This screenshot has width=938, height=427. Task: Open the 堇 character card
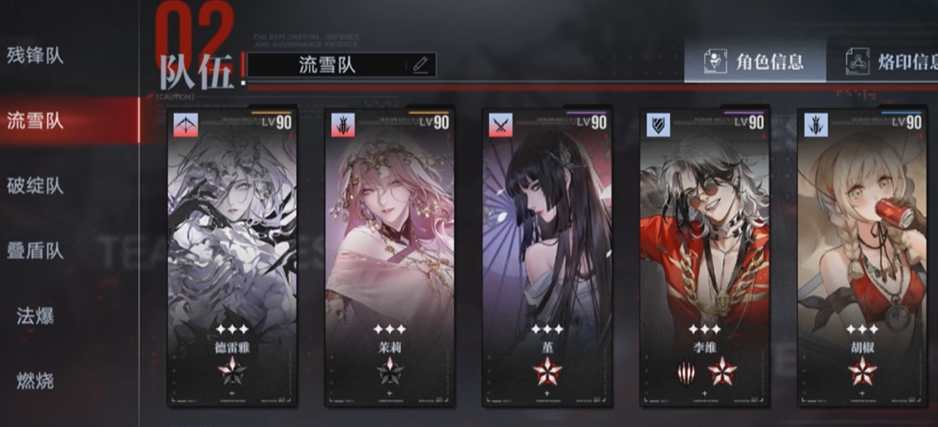coord(546,256)
